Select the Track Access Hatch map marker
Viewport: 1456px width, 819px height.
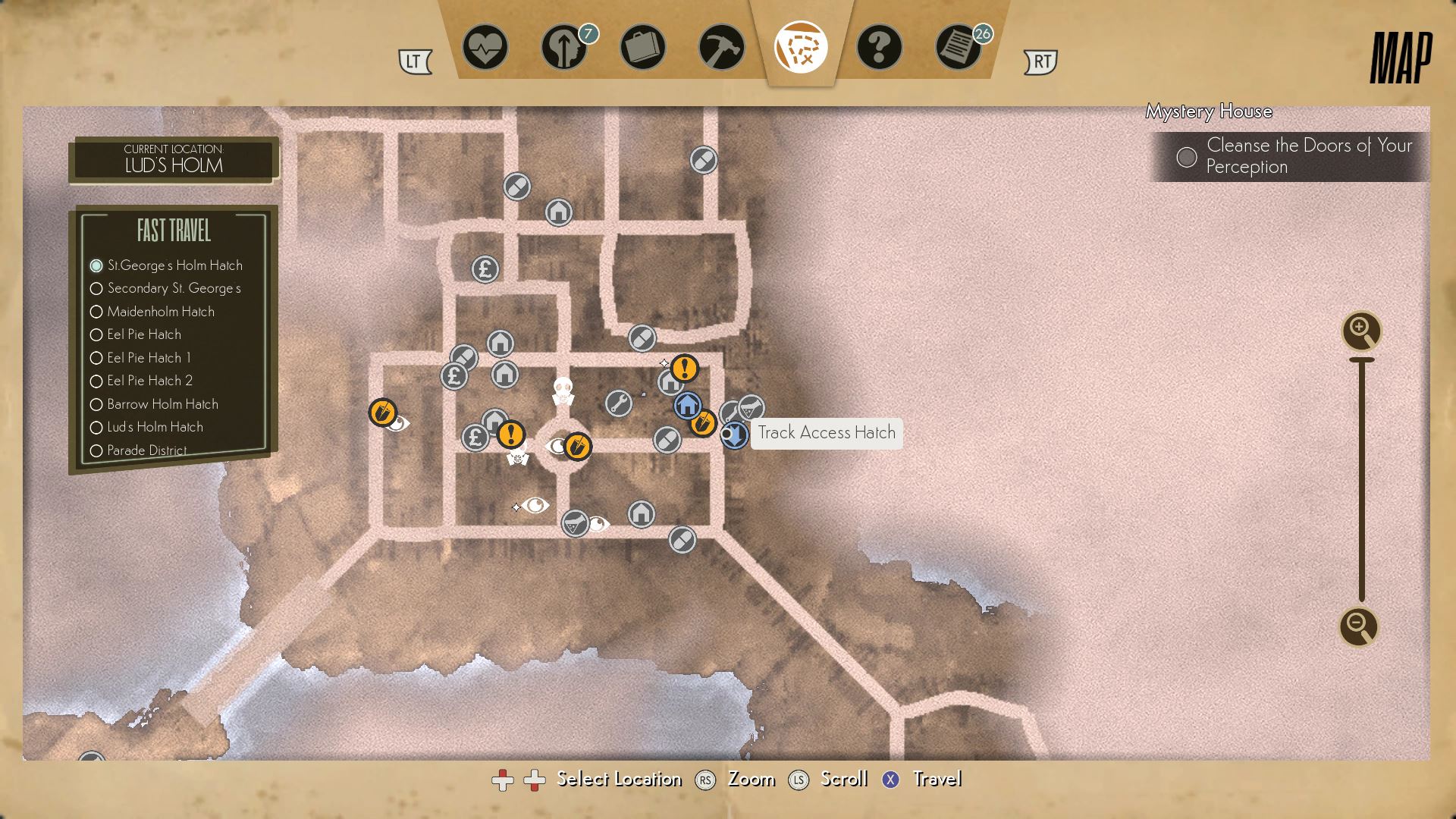coord(734,435)
